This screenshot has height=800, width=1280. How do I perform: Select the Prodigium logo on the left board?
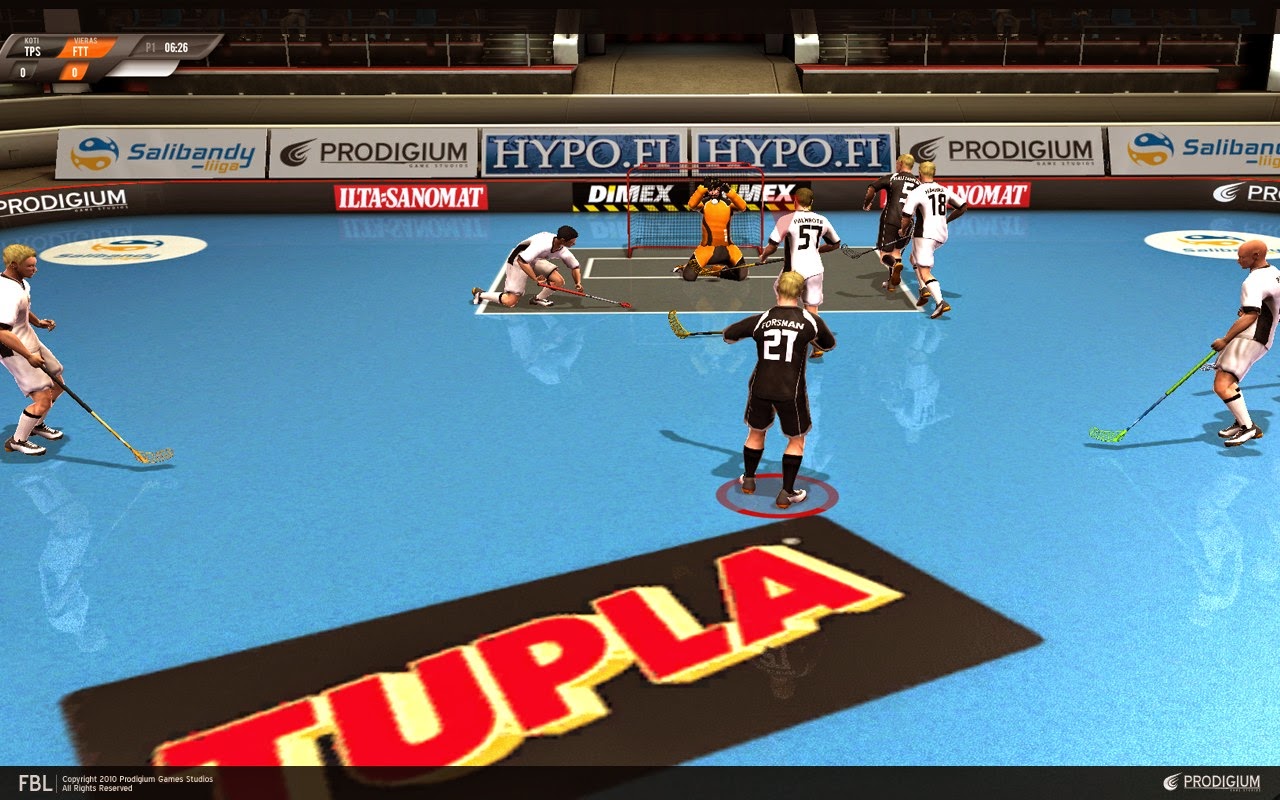pos(375,149)
